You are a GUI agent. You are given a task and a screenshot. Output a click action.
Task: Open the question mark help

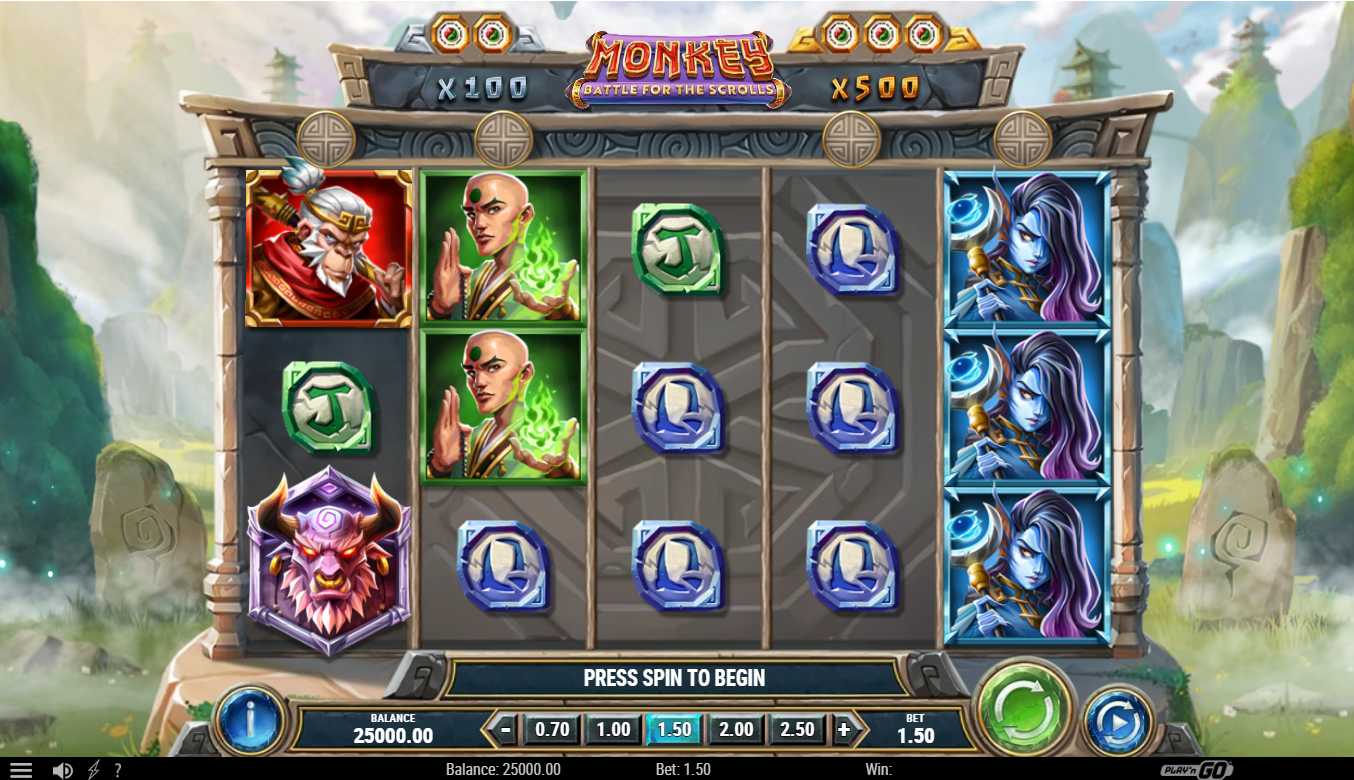[x=117, y=770]
